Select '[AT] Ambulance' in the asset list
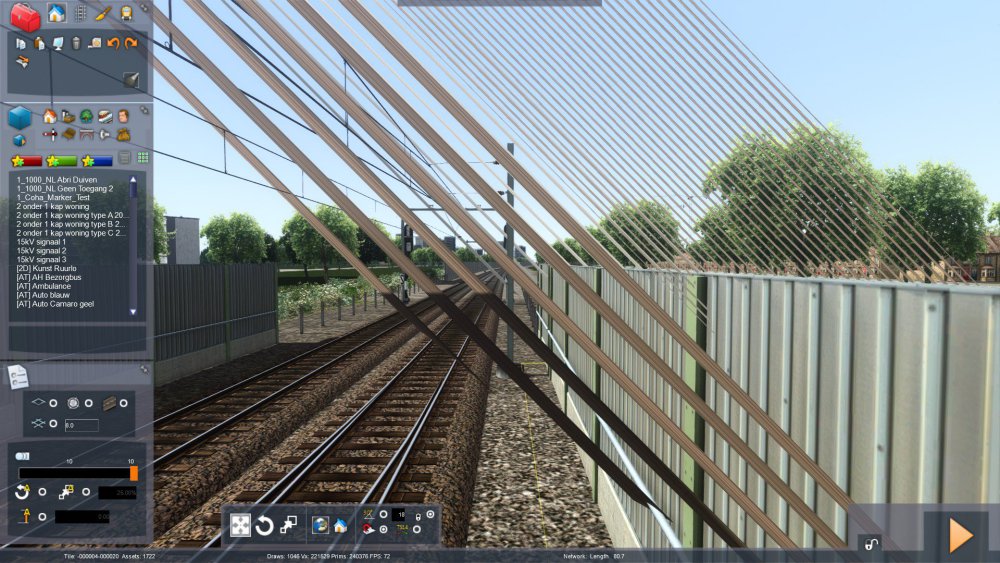Image resolution: width=1000 pixels, height=563 pixels. click(44, 286)
